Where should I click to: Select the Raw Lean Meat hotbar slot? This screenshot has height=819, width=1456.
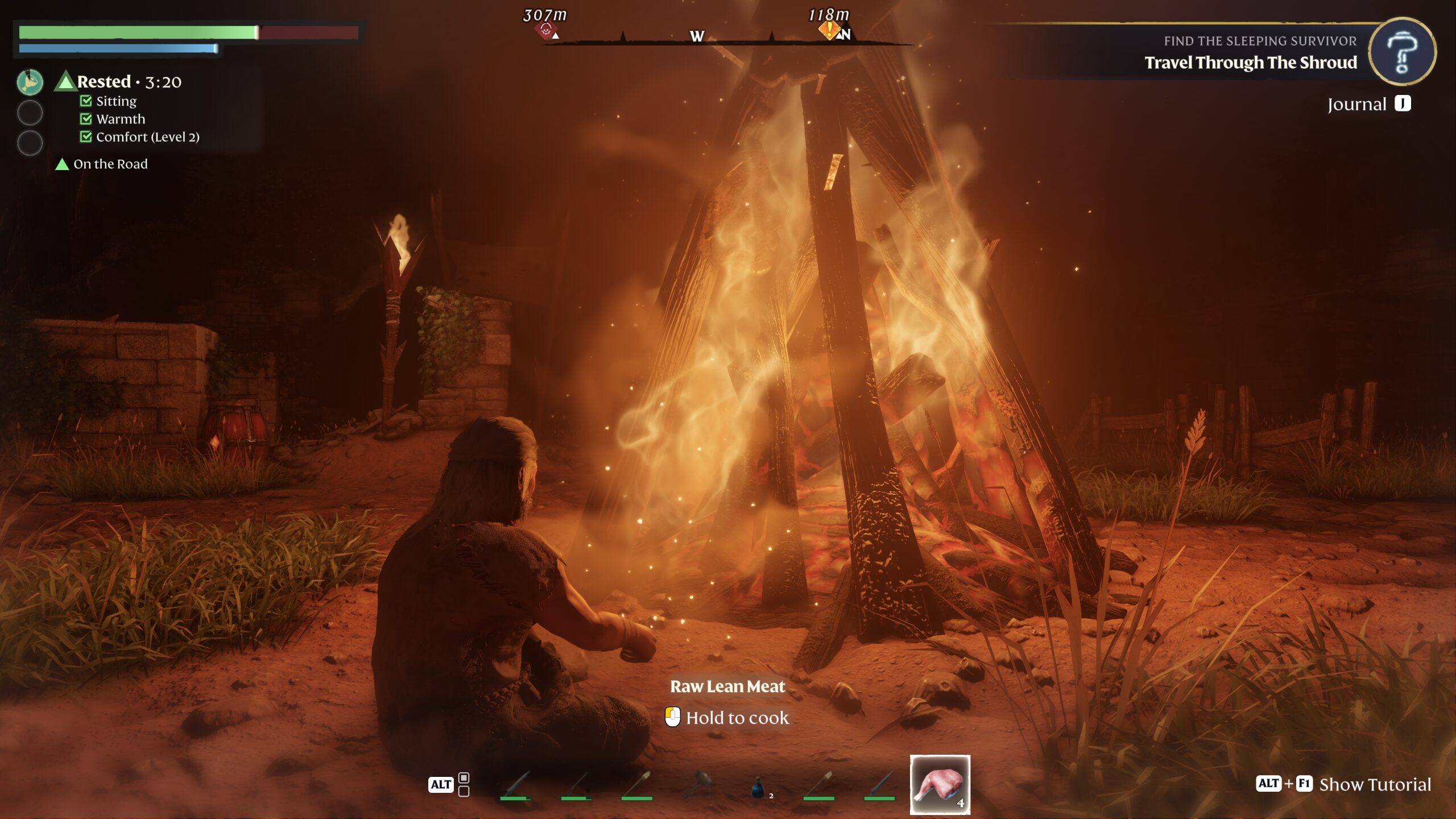click(x=940, y=784)
